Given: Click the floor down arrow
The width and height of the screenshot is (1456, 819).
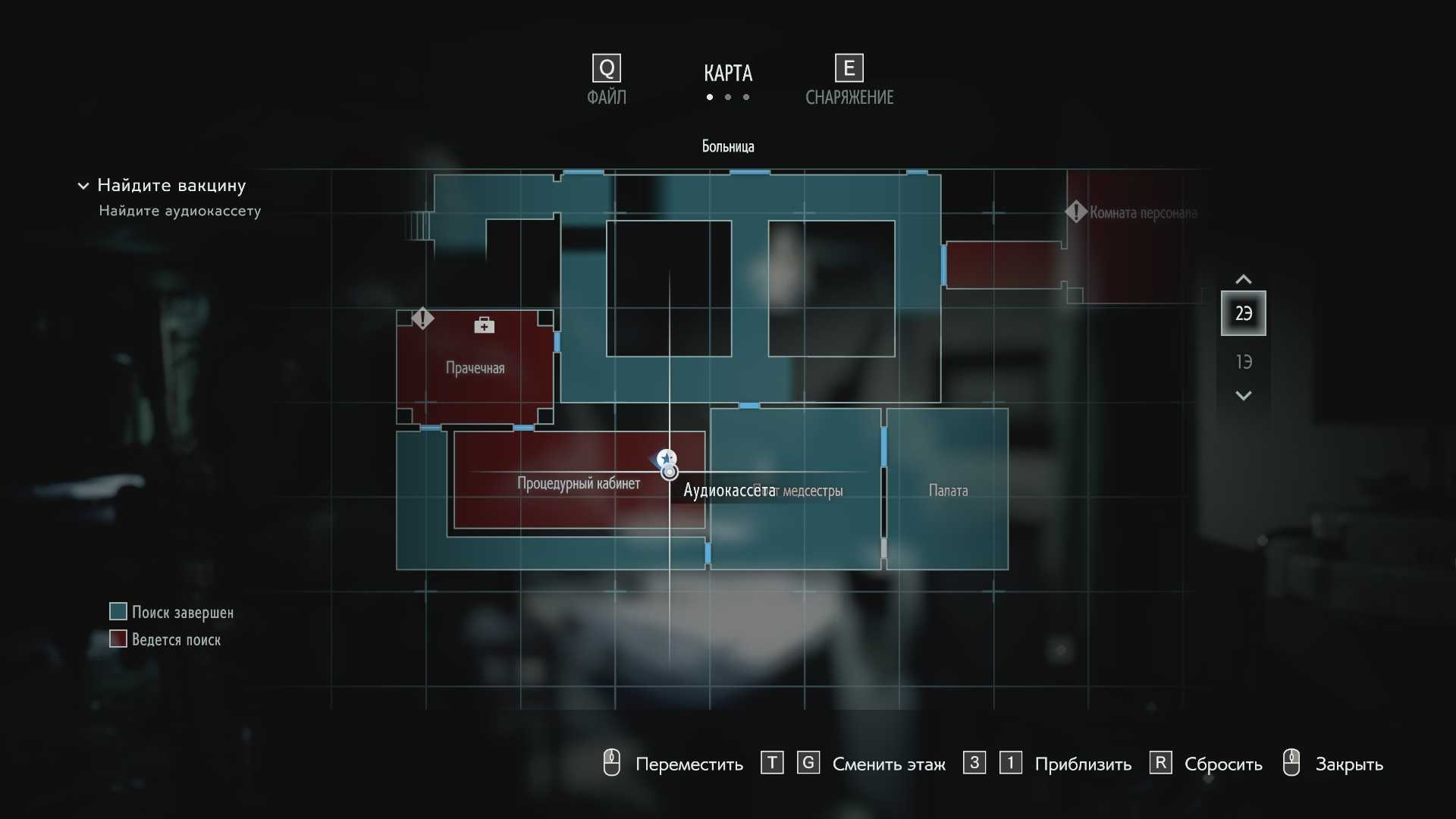Looking at the screenshot, I should point(1243,395).
